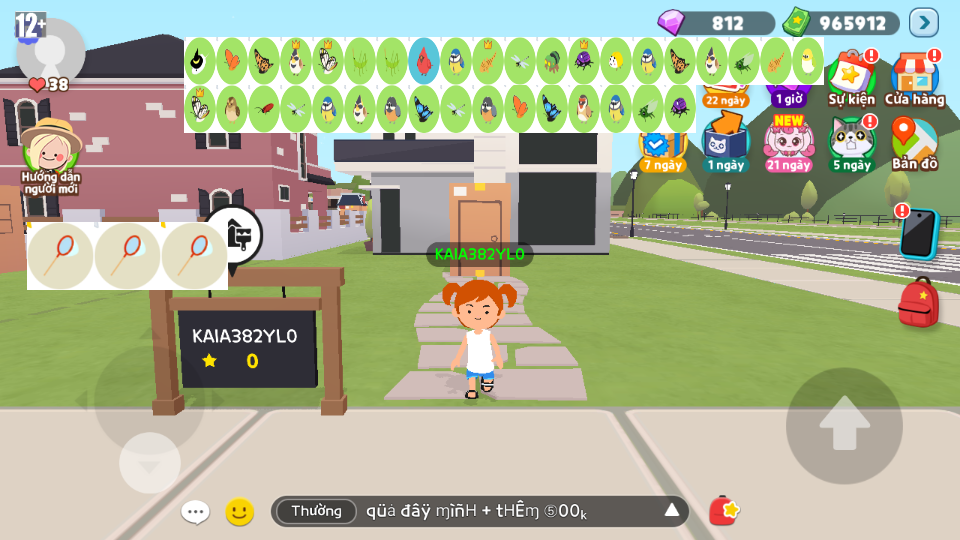
Task: Open the Hướng dẫn người mới guide
Action: (x=51, y=155)
